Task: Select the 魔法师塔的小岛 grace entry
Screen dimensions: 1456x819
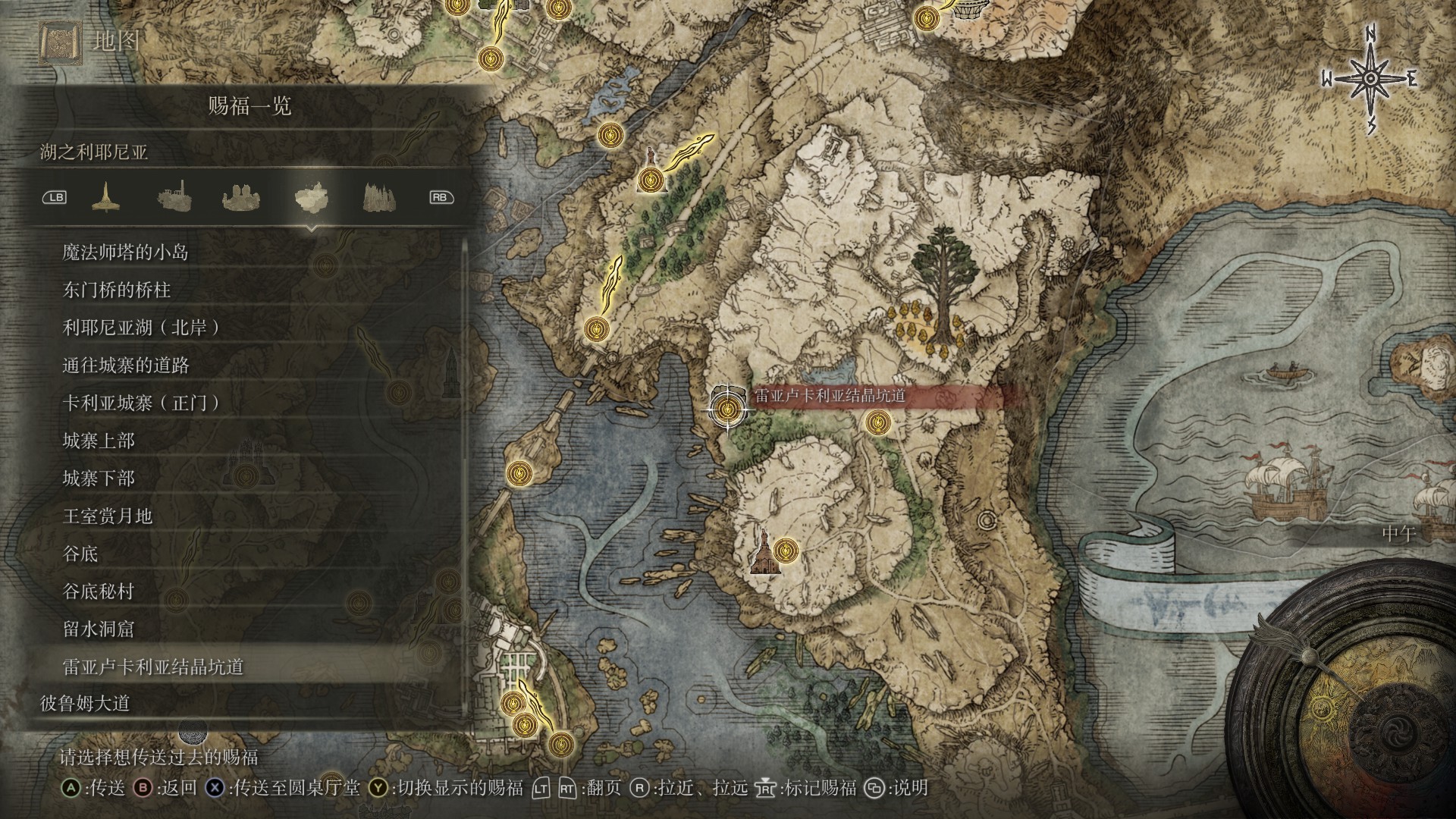Action: click(125, 253)
